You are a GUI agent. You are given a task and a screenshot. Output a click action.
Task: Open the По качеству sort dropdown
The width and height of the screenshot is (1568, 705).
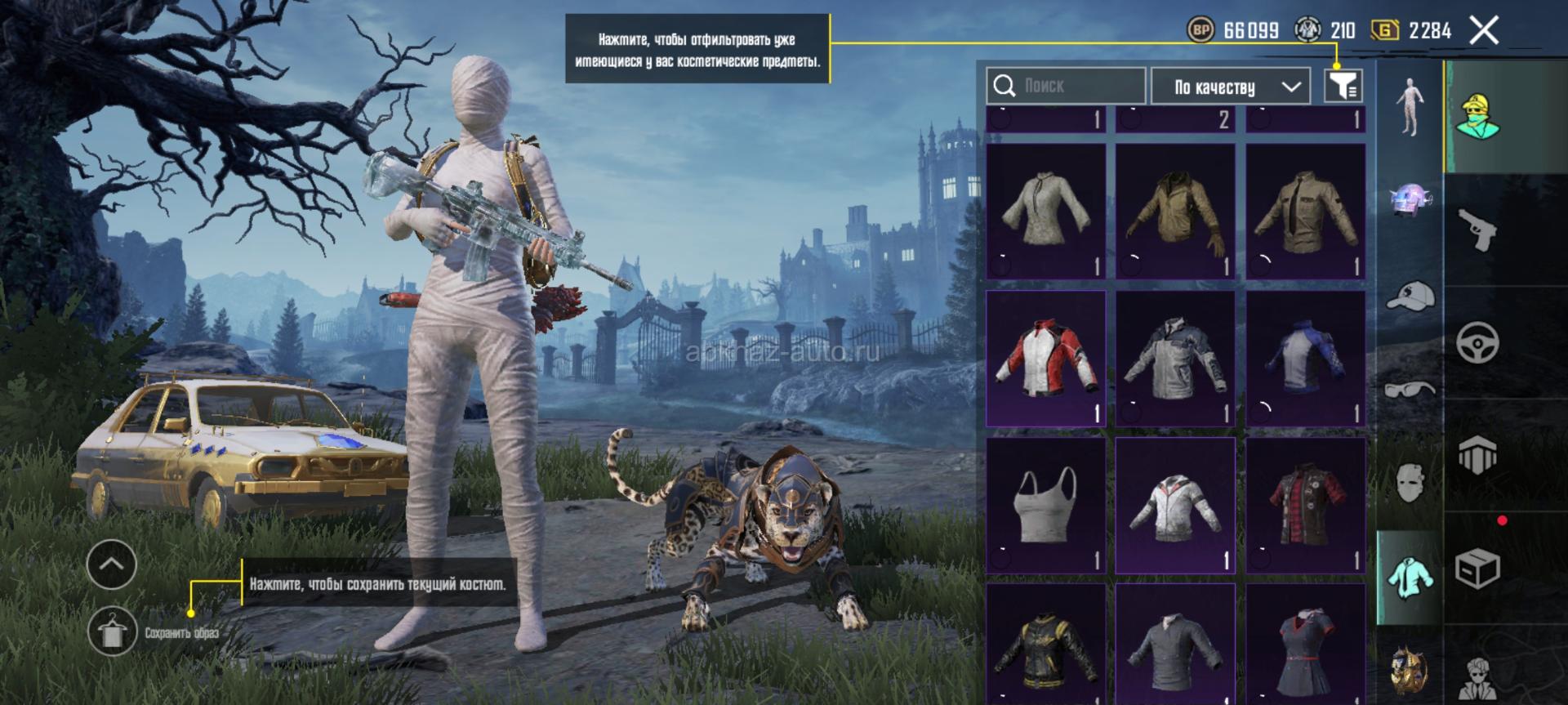(x=1236, y=87)
